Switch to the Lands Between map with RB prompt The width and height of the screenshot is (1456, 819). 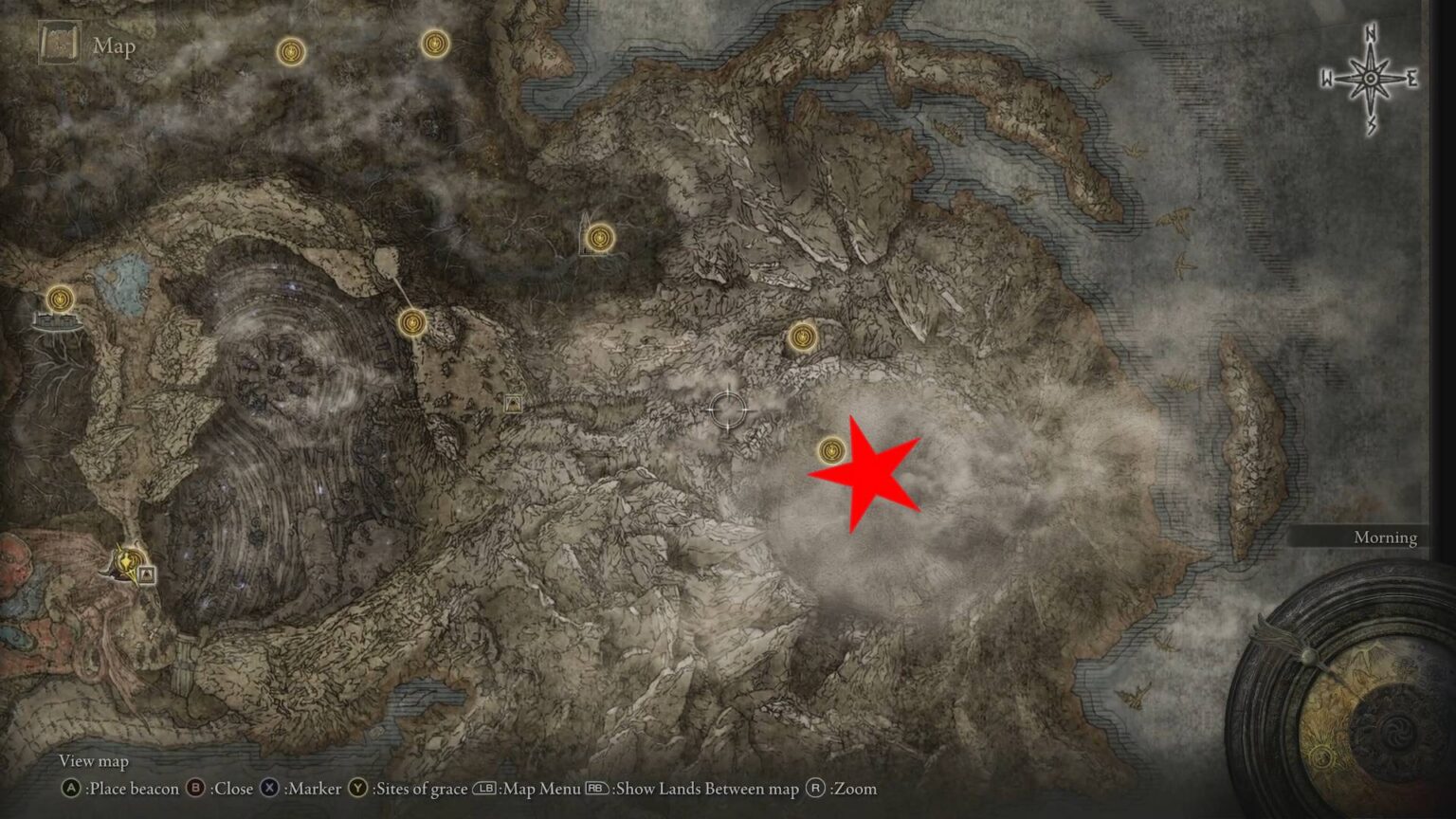[x=595, y=788]
